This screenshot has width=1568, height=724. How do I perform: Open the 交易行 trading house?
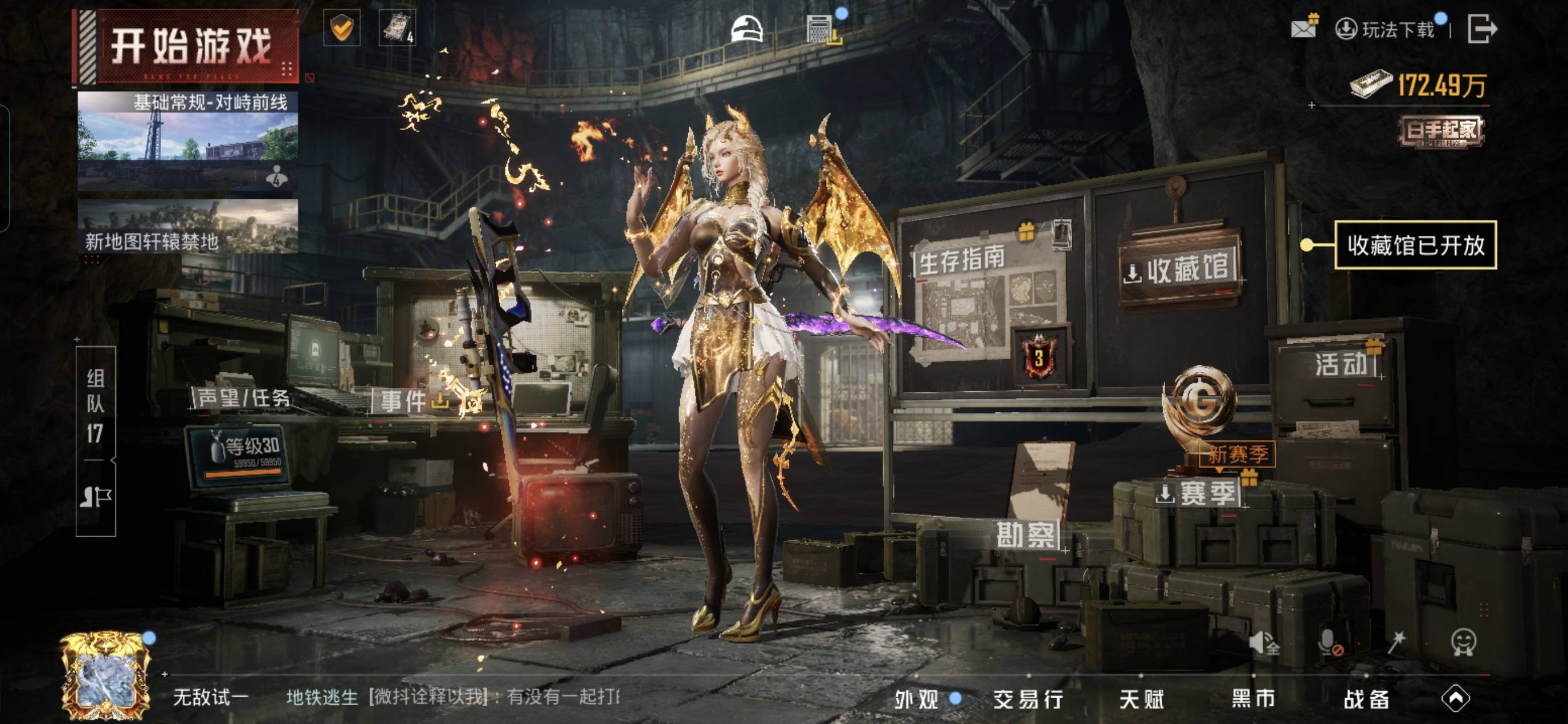coord(1028,699)
